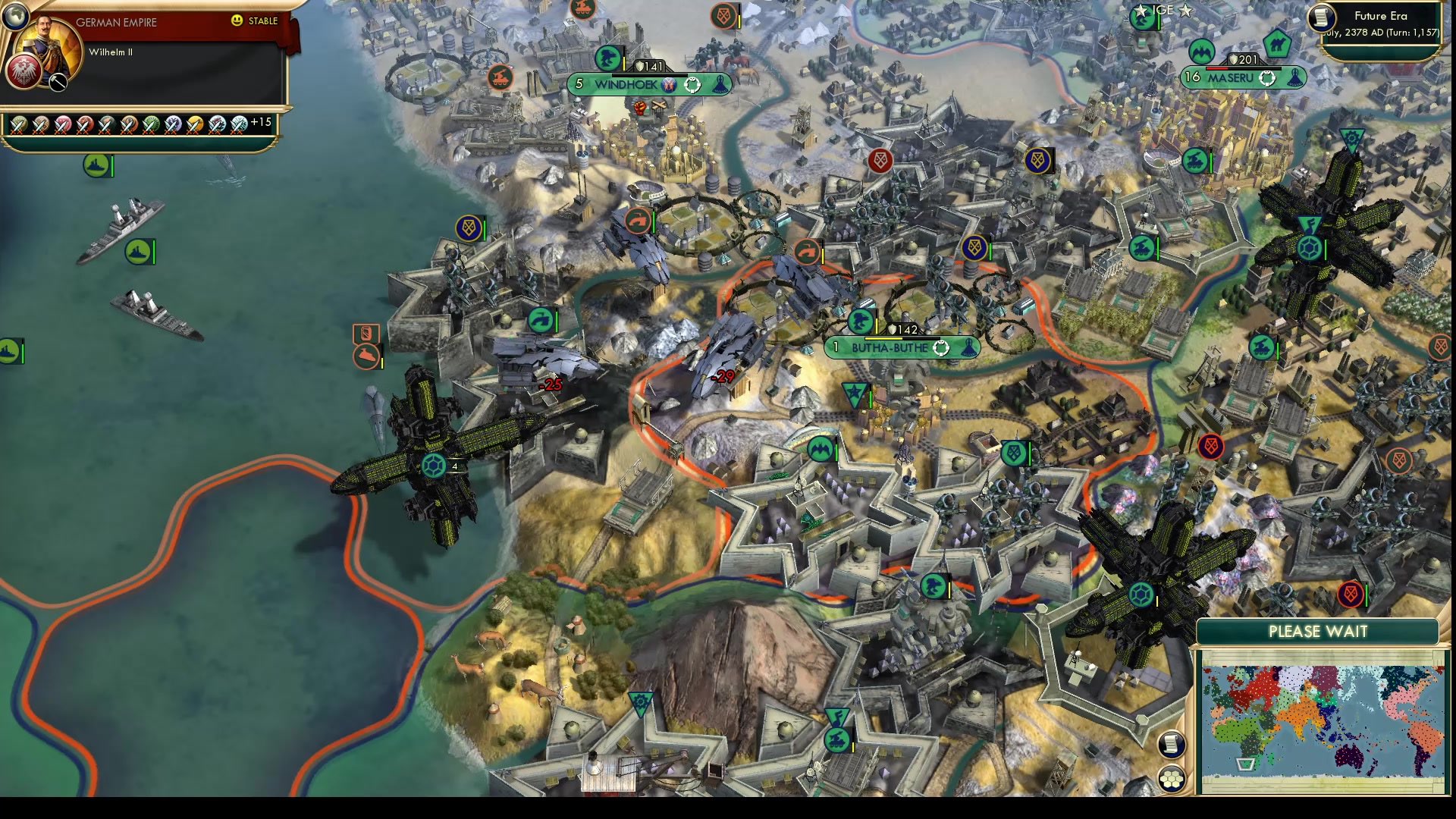The width and height of the screenshot is (1456, 819).
Task: Click the religion icon on Maseru's city banner
Action: coord(1297,77)
